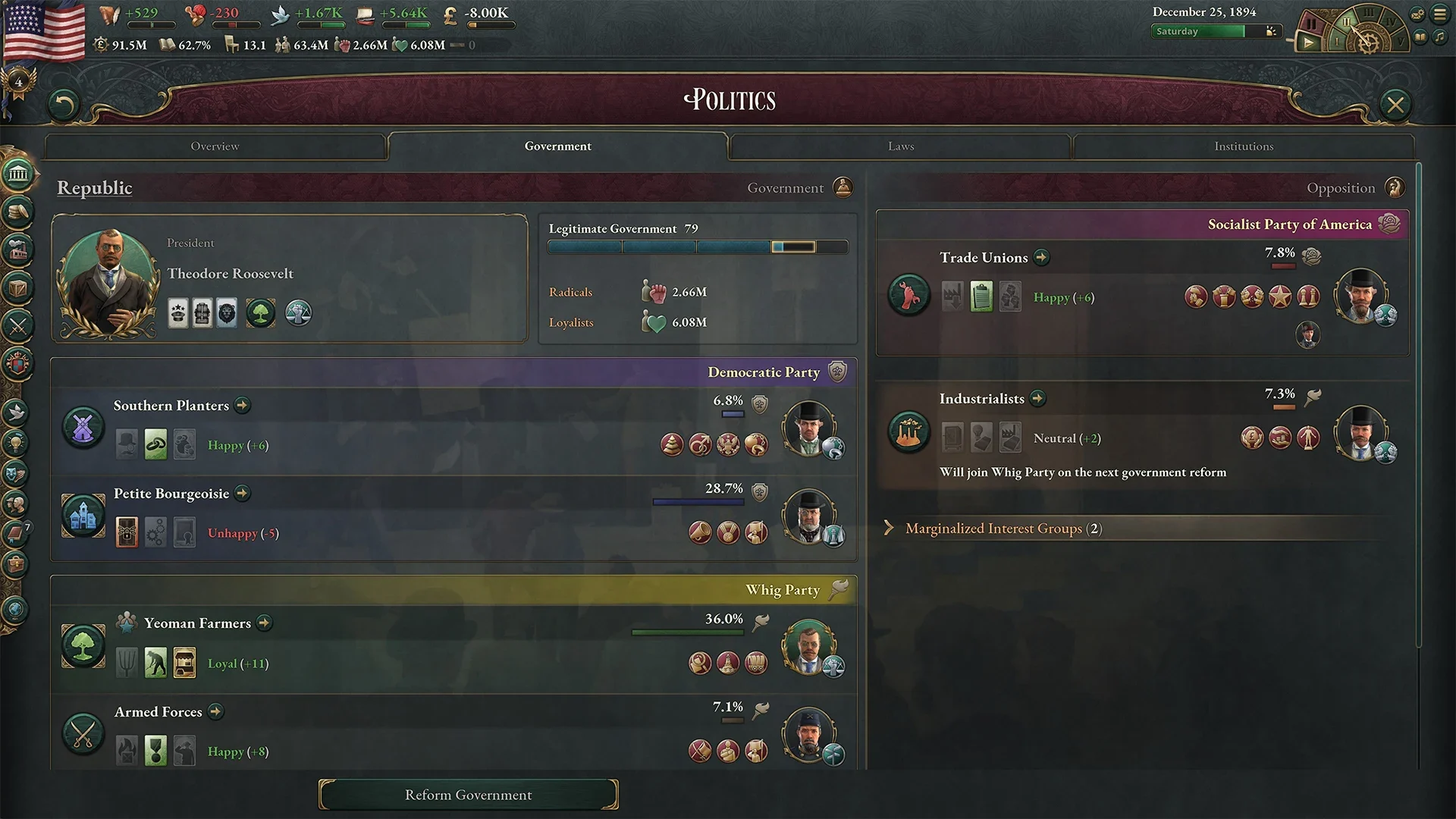This screenshot has height=819, width=1456.
Task: Select game speed III on the speed dial
Action: (1369, 14)
